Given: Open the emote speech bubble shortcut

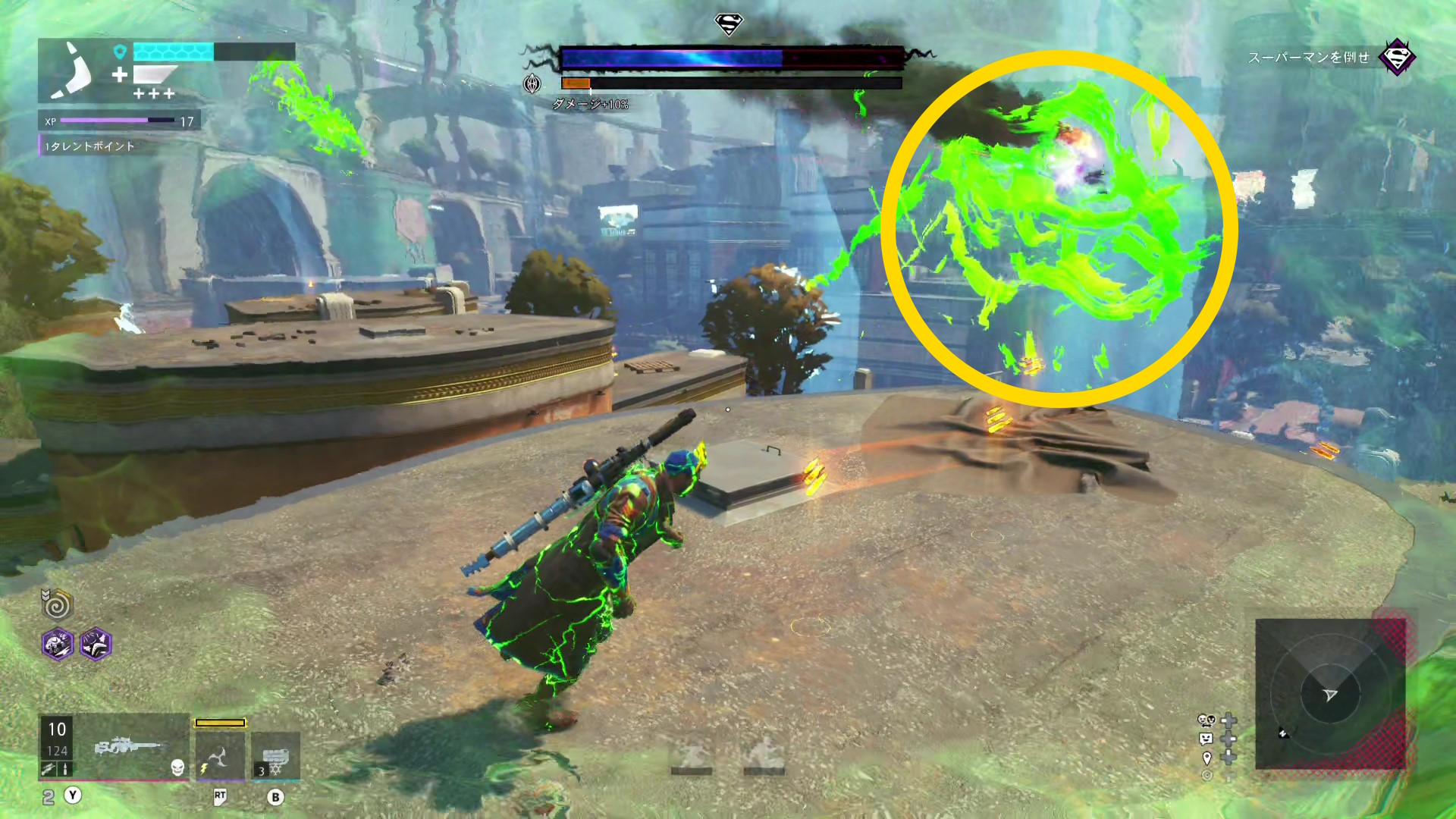Looking at the screenshot, I should (x=1207, y=739).
